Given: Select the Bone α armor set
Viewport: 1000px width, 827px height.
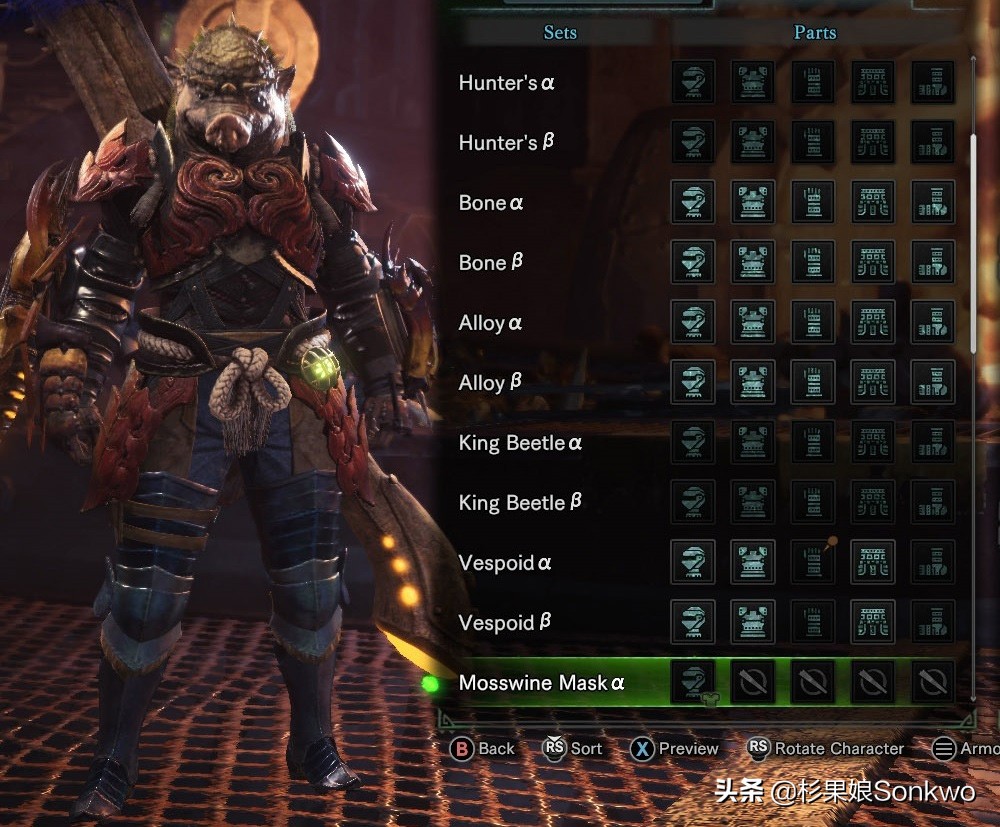Looking at the screenshot, I should coord(490,203).
